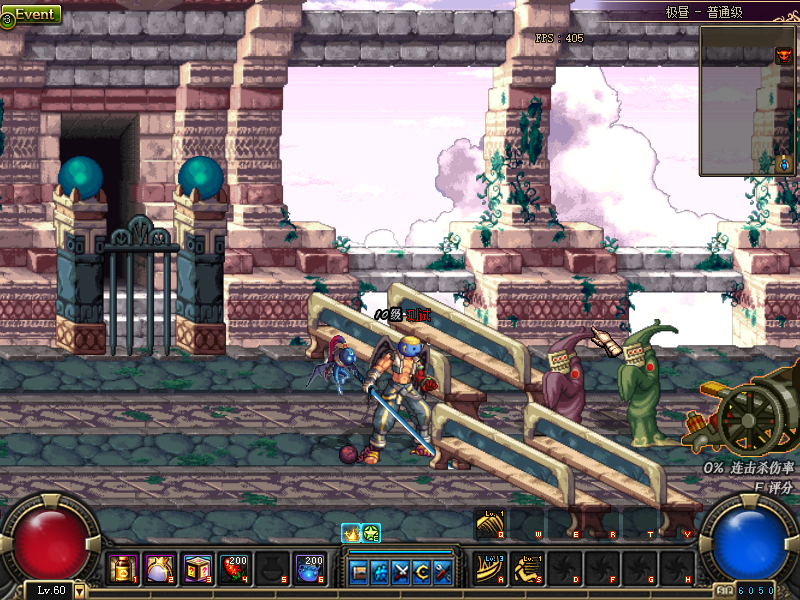This screenshot has width=800, height=600.
Task: Open the crossed swords menu button
Action: click(x=401, y=572)
